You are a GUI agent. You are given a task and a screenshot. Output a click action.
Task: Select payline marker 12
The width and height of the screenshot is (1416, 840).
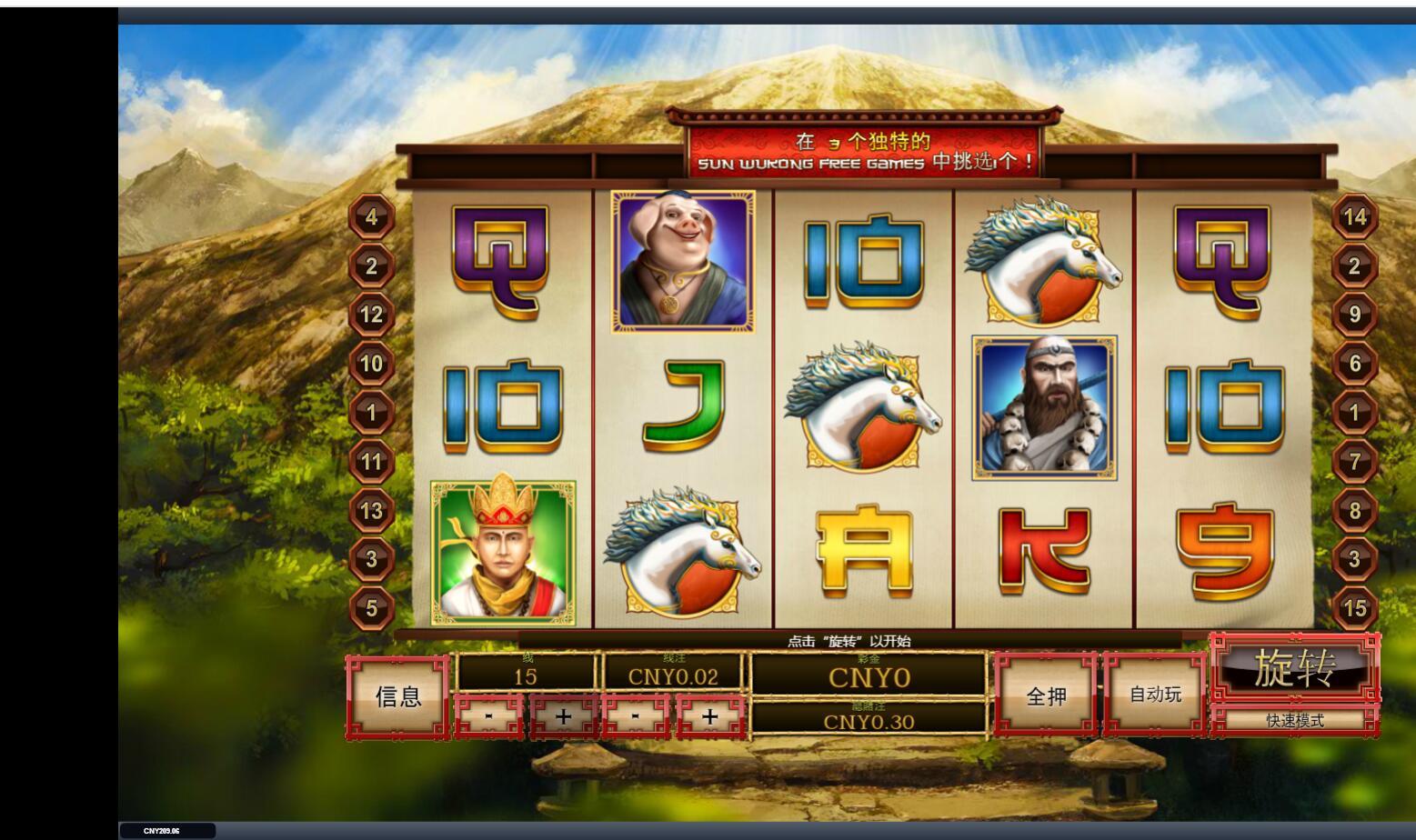pos(371,315)
